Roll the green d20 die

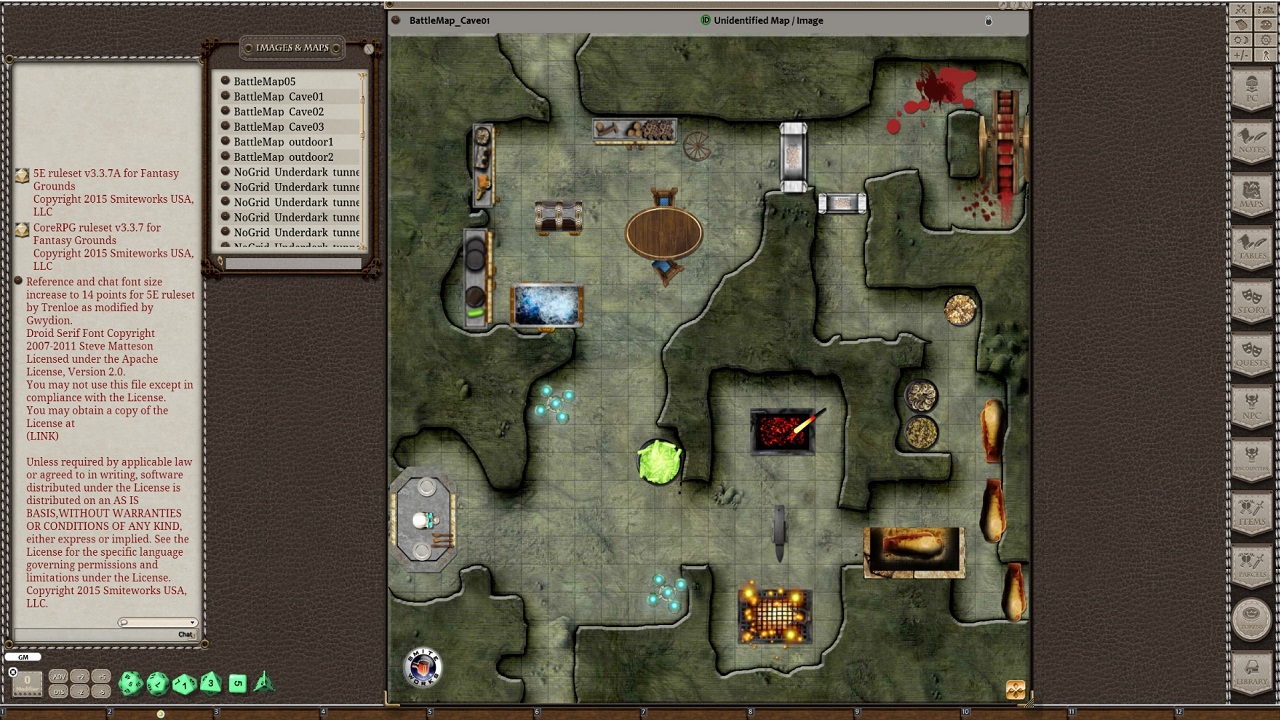point(130,683)
